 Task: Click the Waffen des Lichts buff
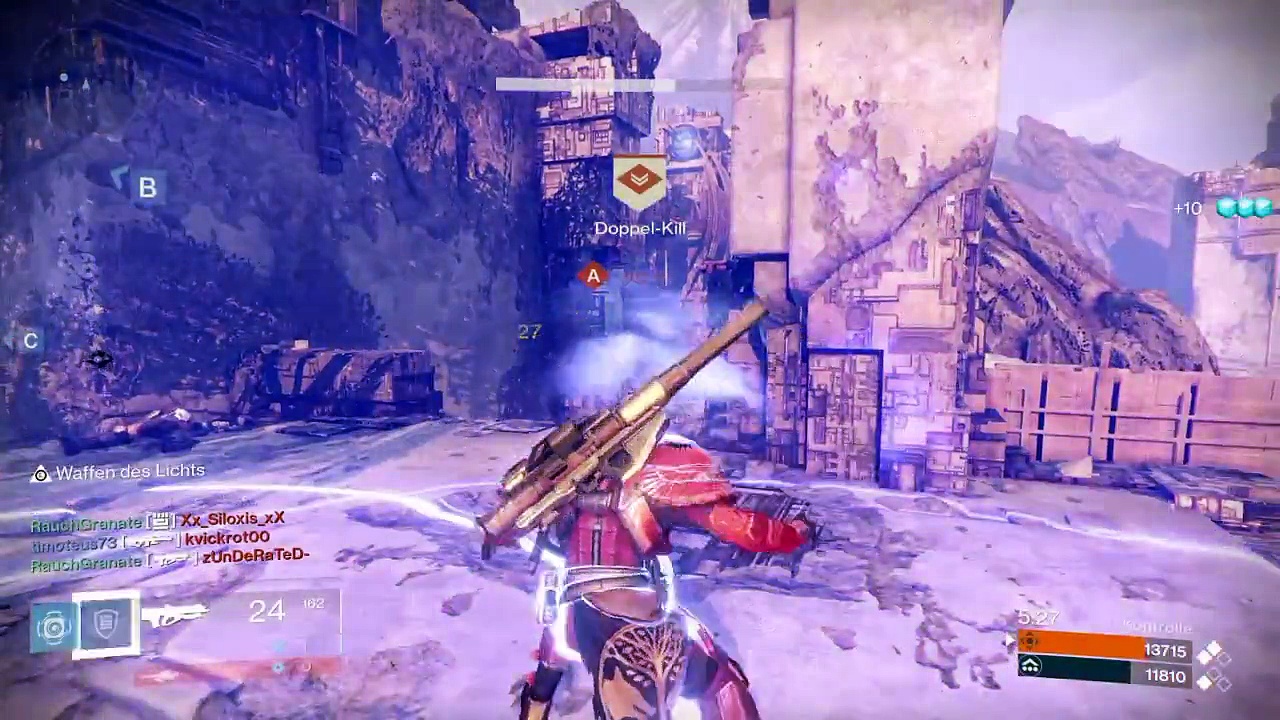118,472
